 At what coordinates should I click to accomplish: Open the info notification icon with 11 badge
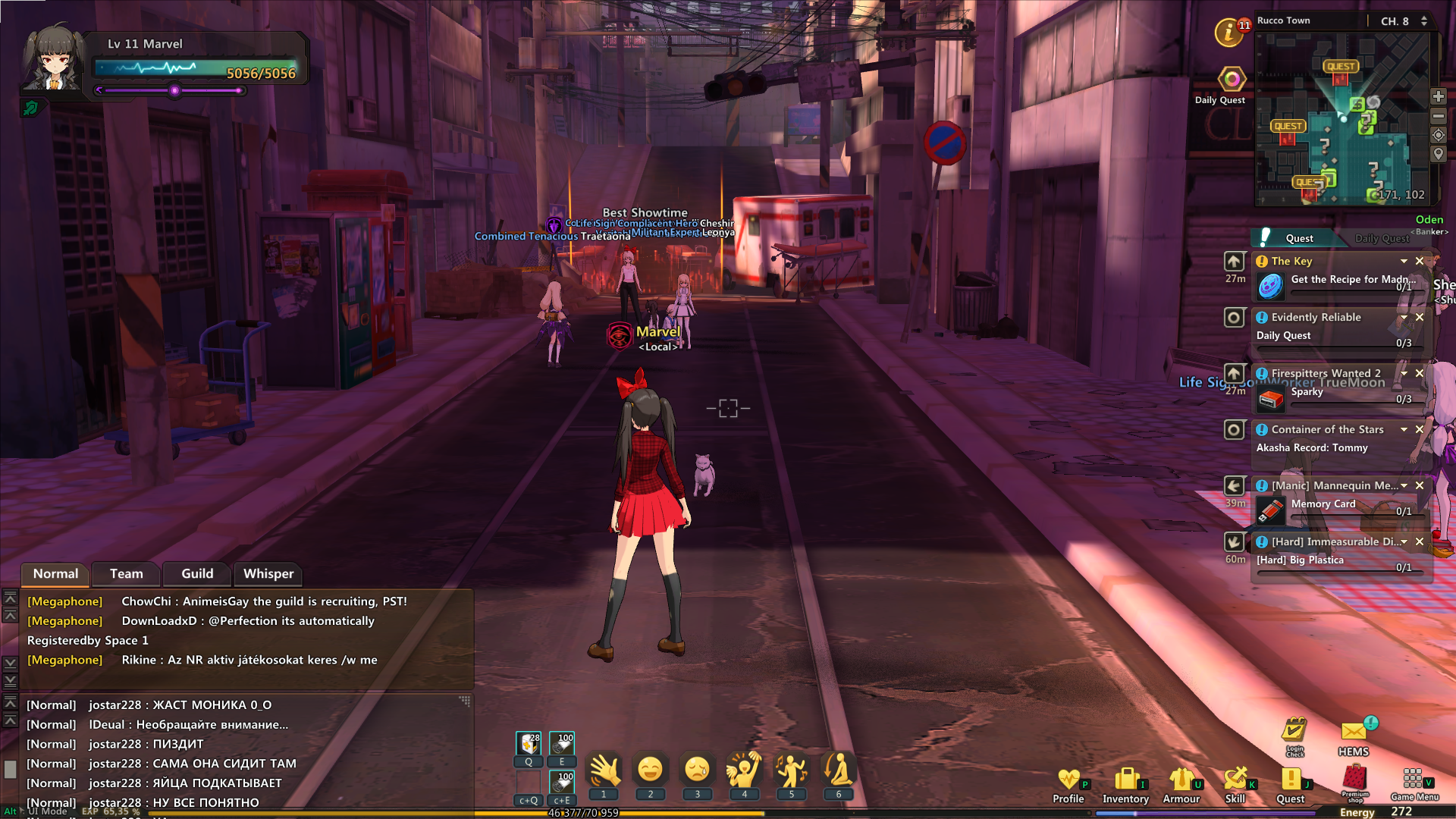click(x=1228, y=32)
